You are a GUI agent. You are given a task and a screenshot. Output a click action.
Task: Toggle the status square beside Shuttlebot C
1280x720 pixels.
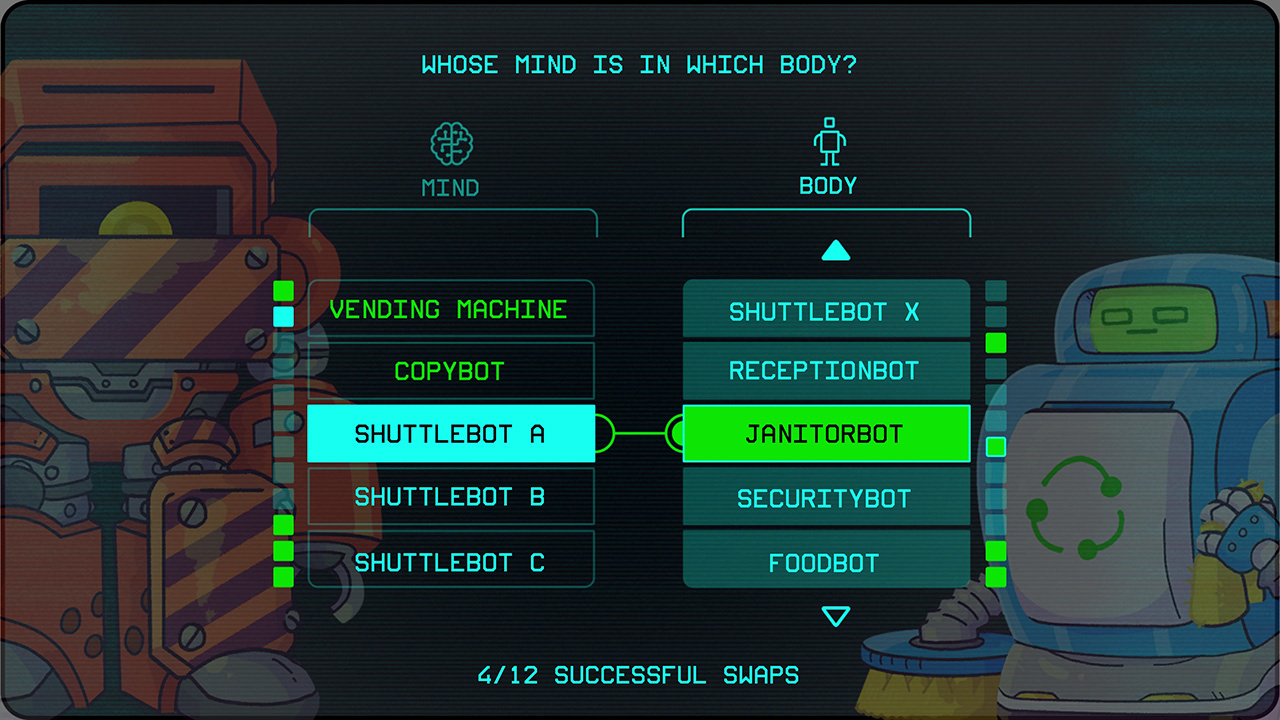(x=284, y=573)
